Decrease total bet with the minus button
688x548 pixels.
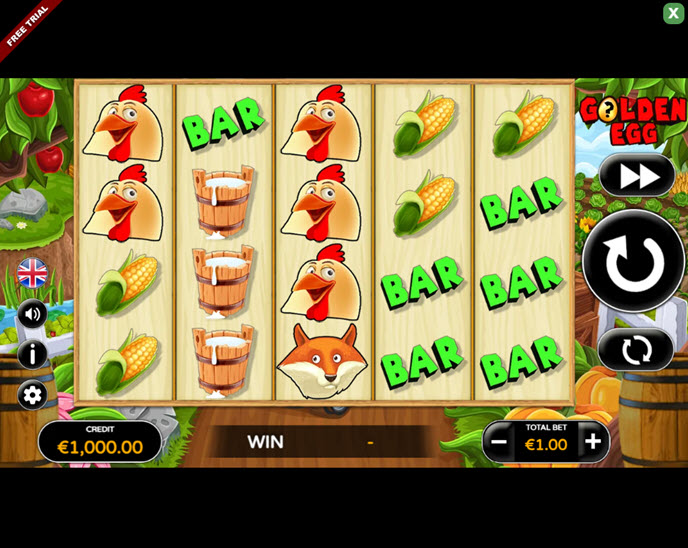pos(499,441)
